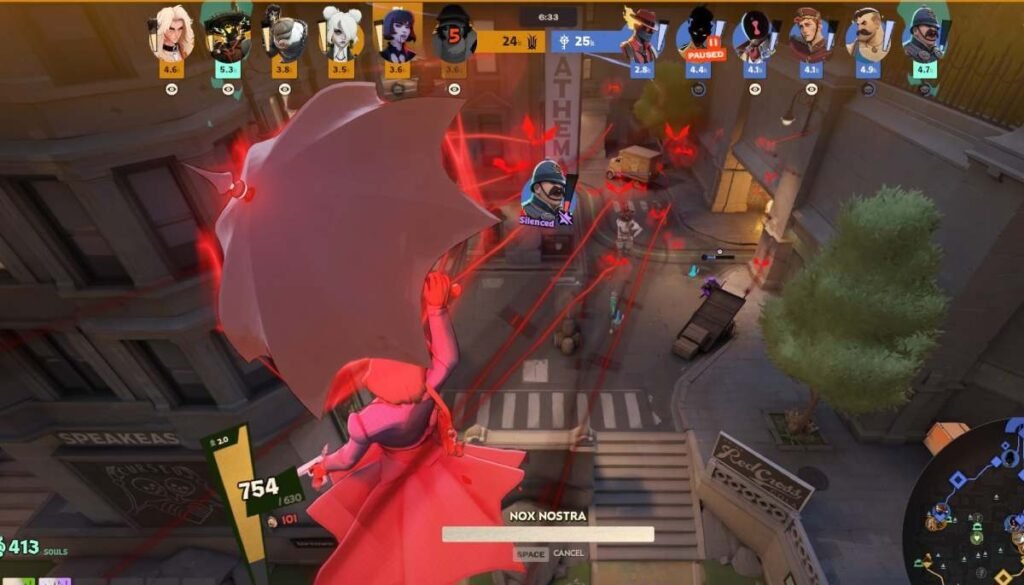The height and width of the screenshot is (585, 1024).
Task: Spectate the white-haired hero with bear ears
Action: [340, 35]
